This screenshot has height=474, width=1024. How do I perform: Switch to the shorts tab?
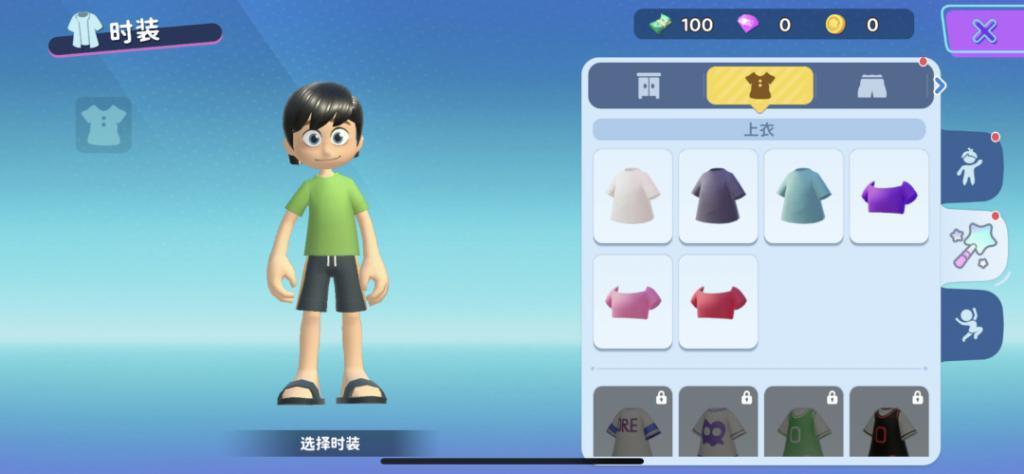[872, 86]
